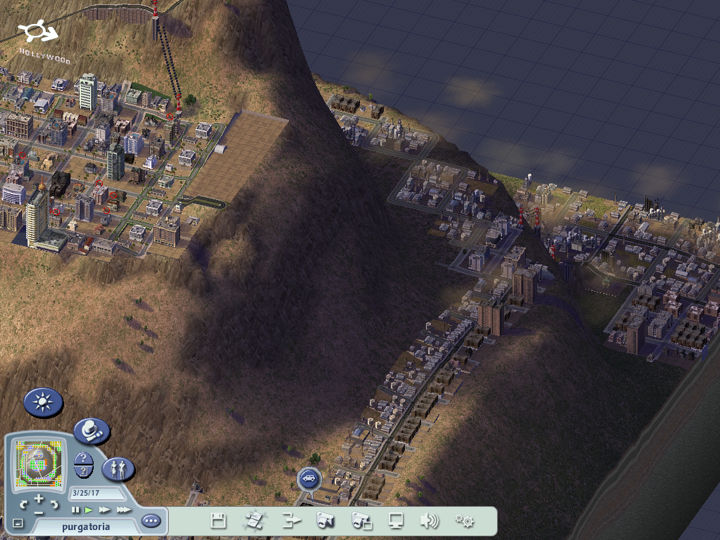Viewport: 720px width, 540px height.
Task: Open the gears settings icon
Action: 465,520
